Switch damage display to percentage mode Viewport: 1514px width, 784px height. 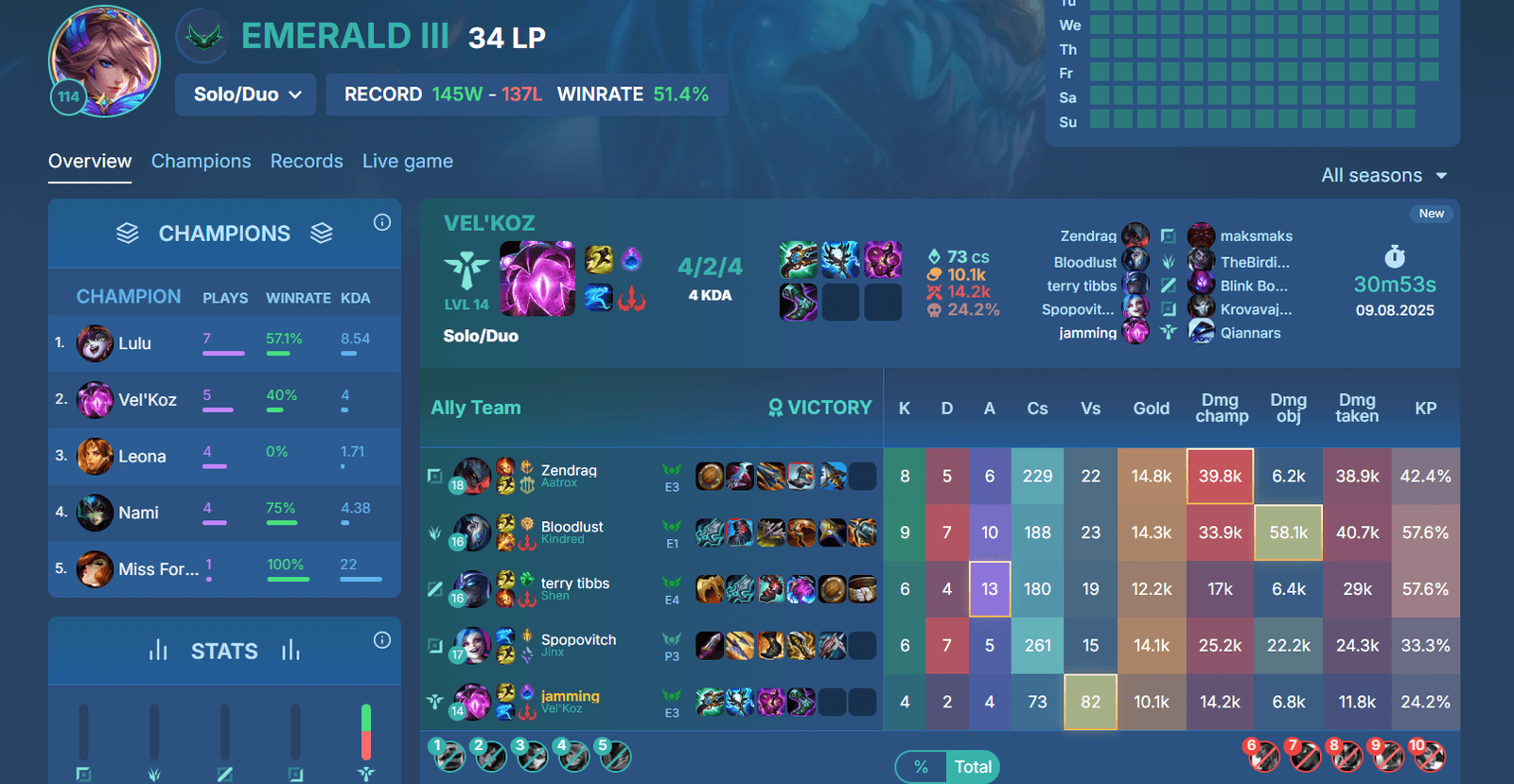point(921,767)
